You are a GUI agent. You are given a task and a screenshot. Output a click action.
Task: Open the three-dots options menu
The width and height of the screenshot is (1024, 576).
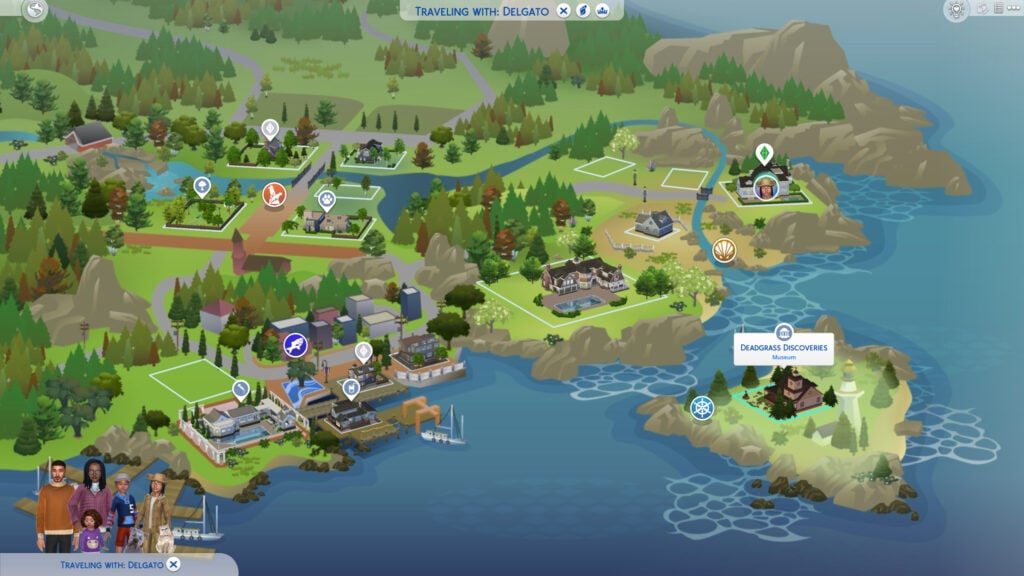click(1011, 9)
